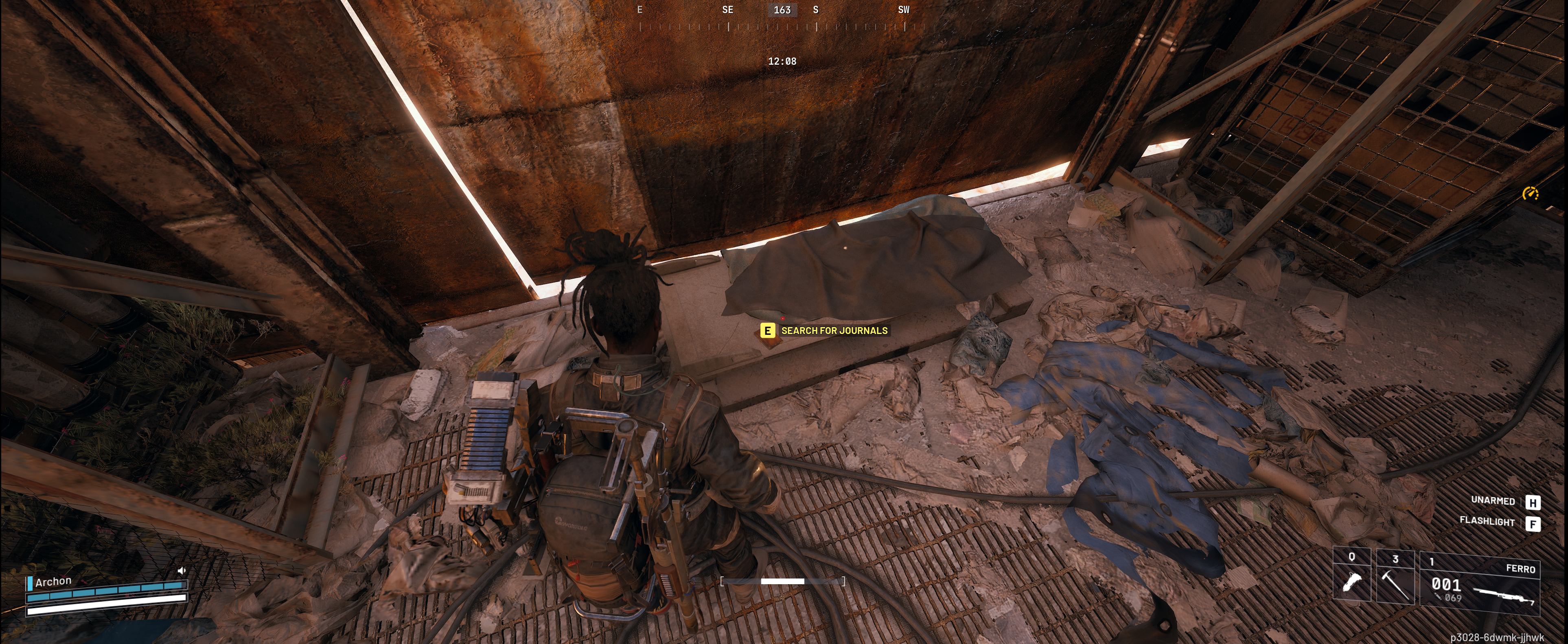This screenshot has height=644, width=1568.
Task: Click the yellow gauge icon on the right edge
Action: pyautogui.click(x=1530, y=193)
